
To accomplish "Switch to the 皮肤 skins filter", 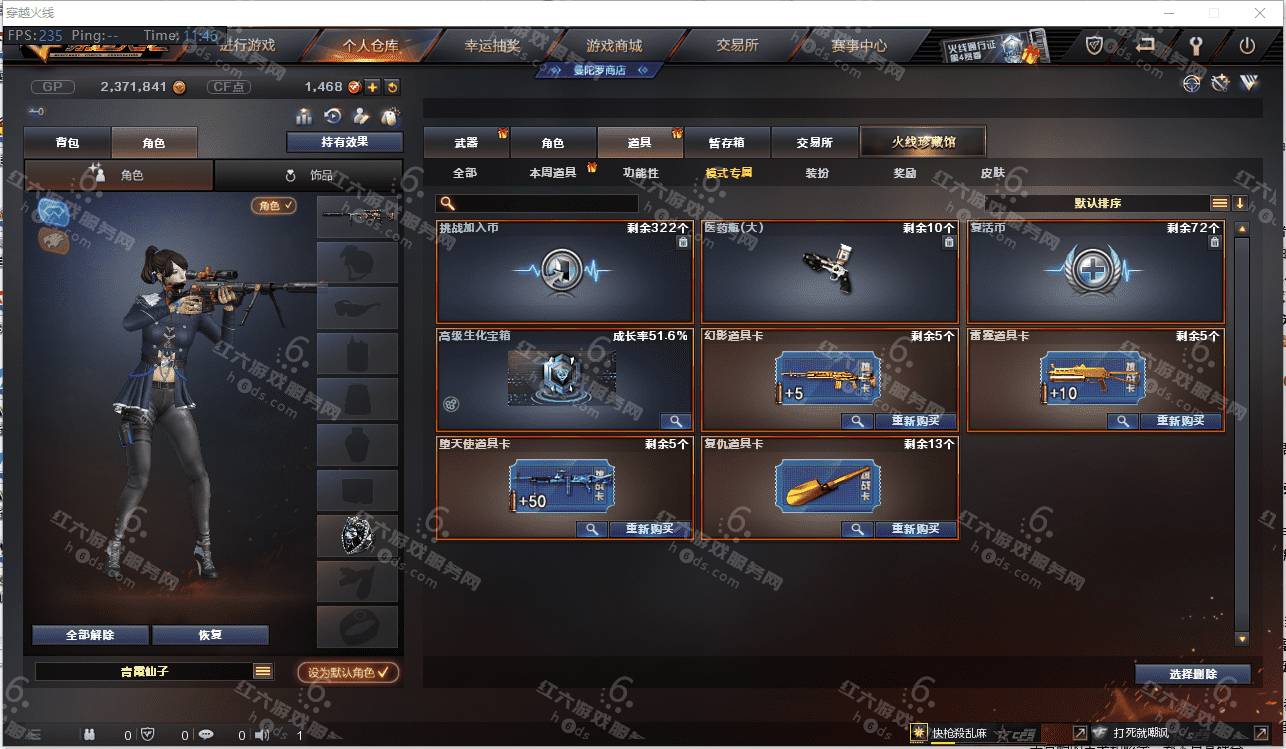I will point(992,173).
